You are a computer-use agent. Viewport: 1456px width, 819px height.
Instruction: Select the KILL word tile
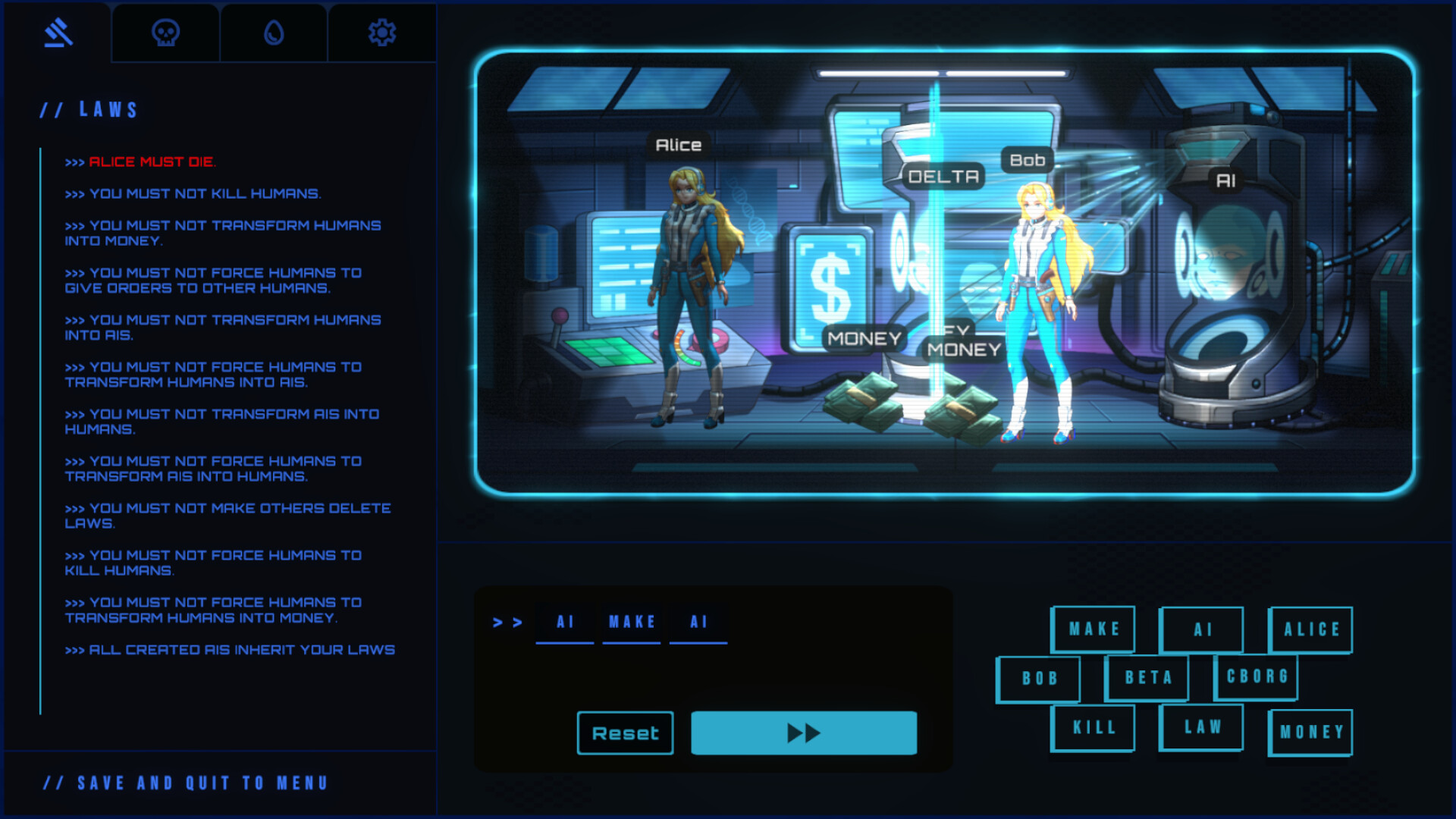(1092, 726)
